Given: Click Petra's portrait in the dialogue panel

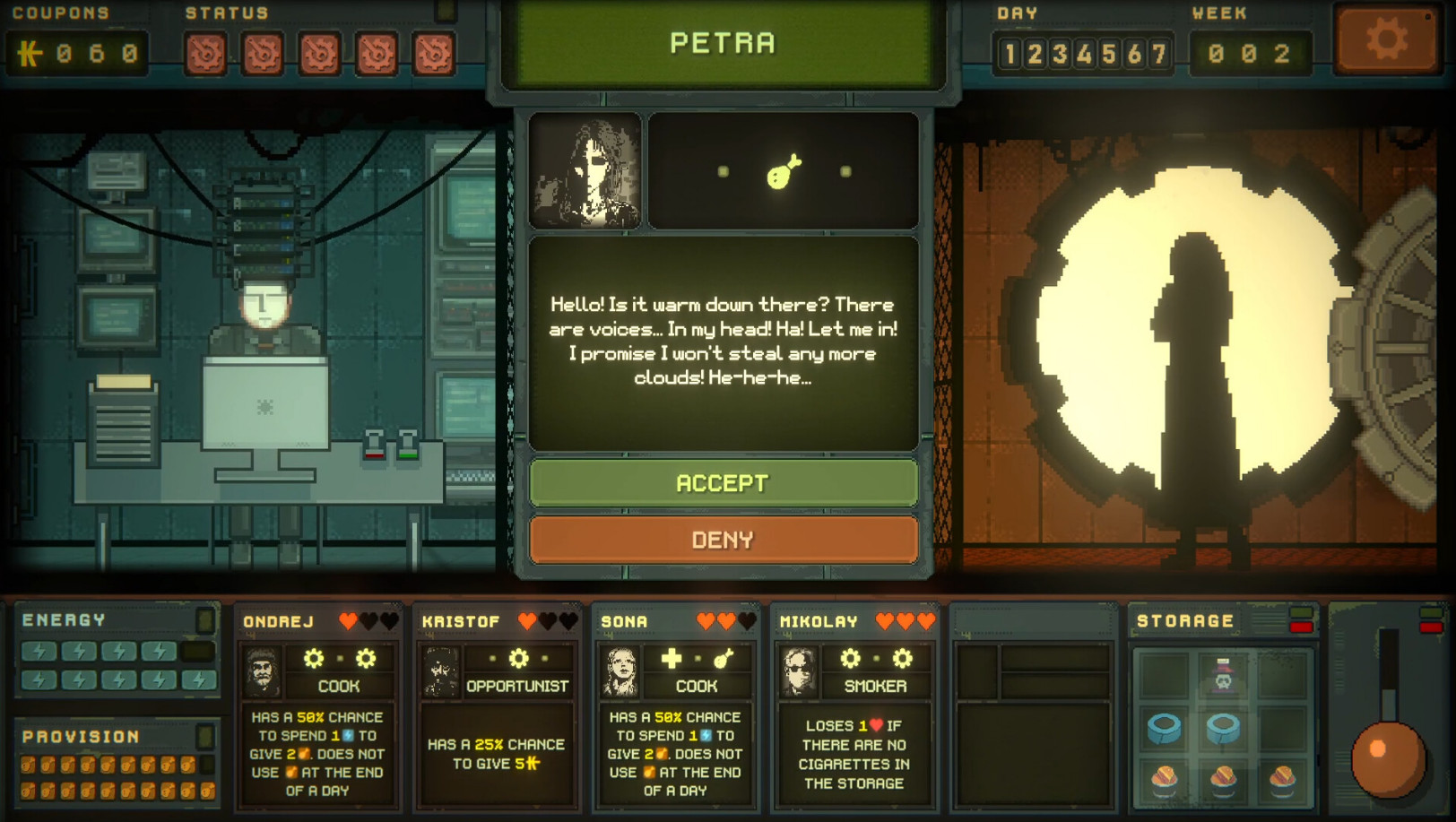Looking at the screenshot, I should point(585,170).
